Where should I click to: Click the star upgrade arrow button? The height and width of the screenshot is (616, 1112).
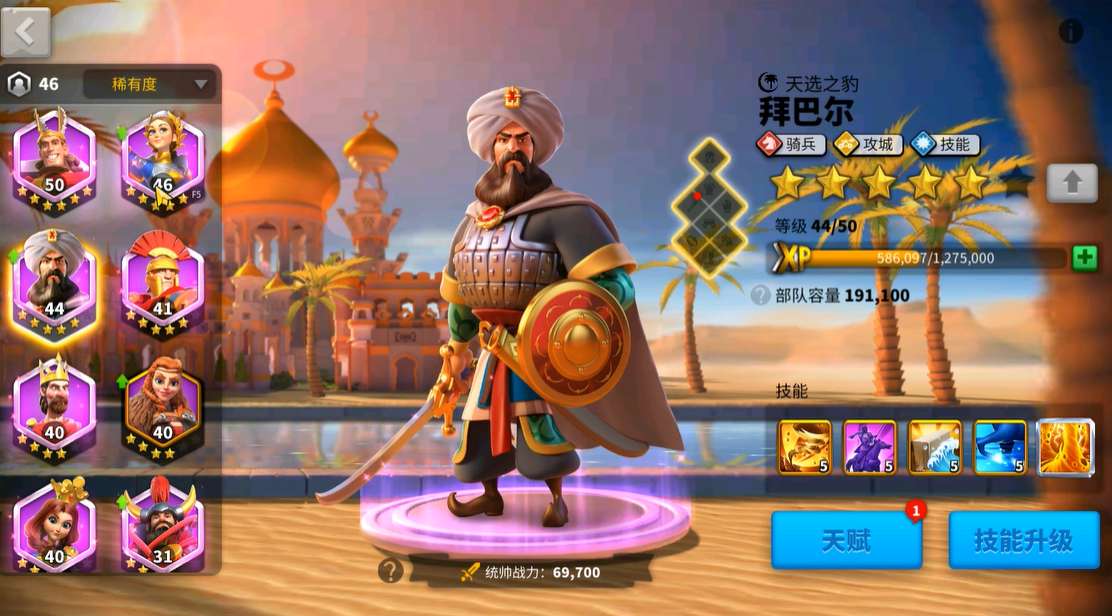(1071, 183)
